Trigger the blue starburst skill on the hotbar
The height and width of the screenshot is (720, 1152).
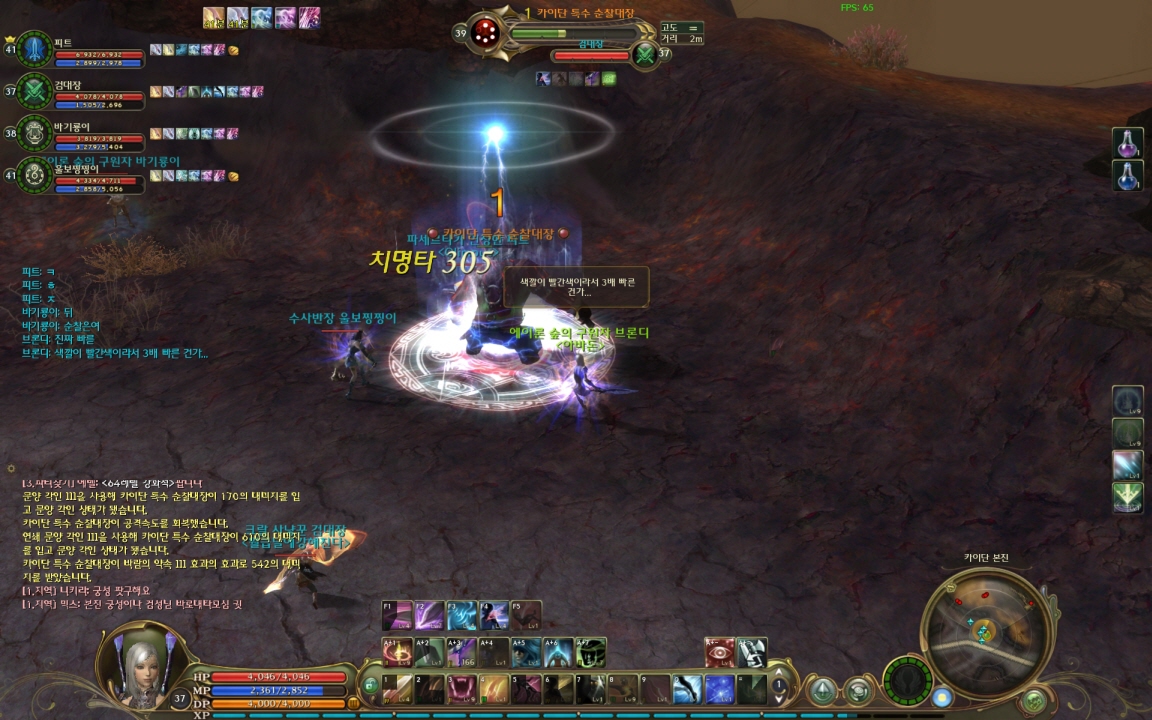(720, 689)
